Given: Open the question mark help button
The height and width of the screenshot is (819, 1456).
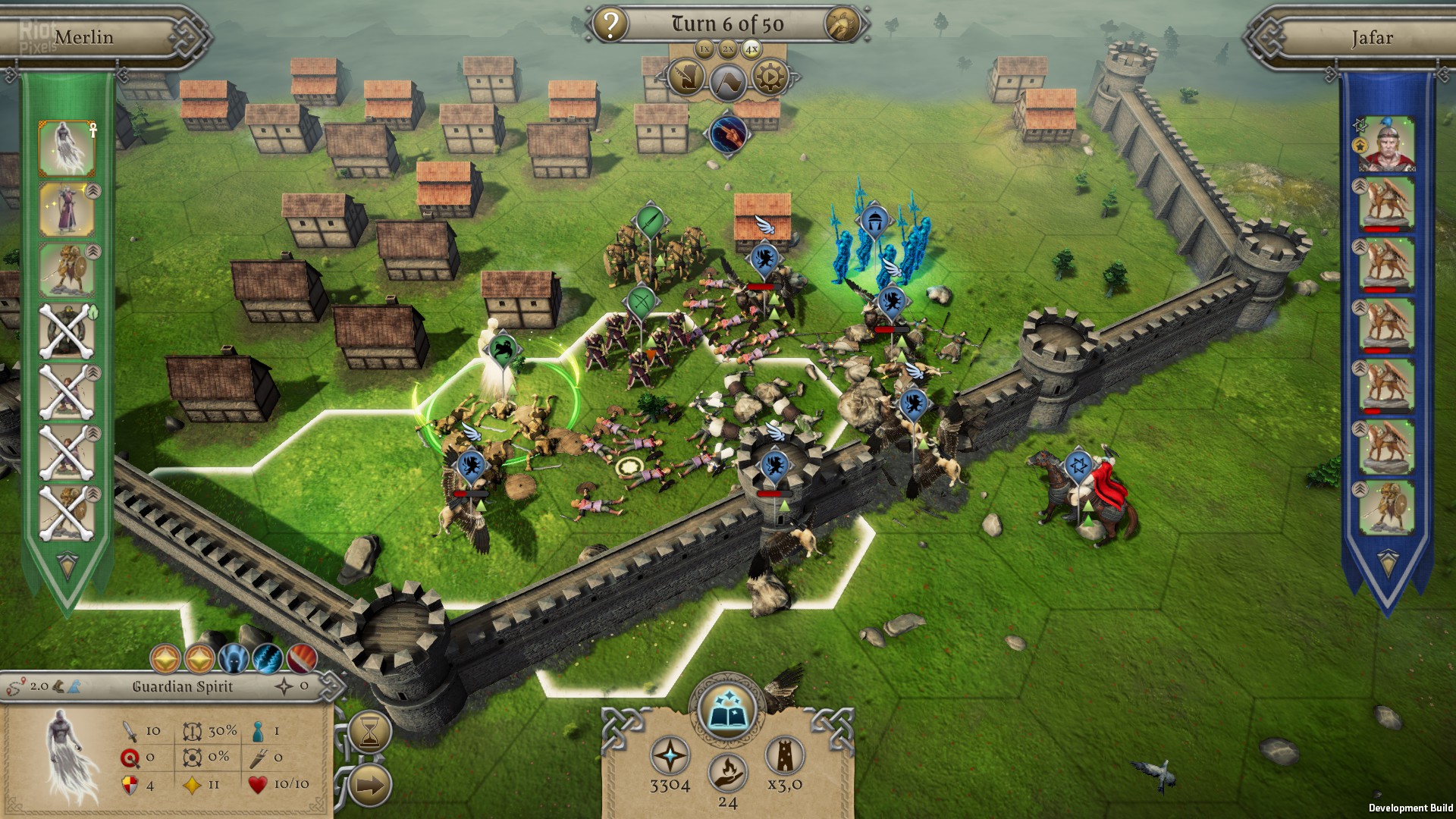Looking at the screenshot, I should [610, 25].
